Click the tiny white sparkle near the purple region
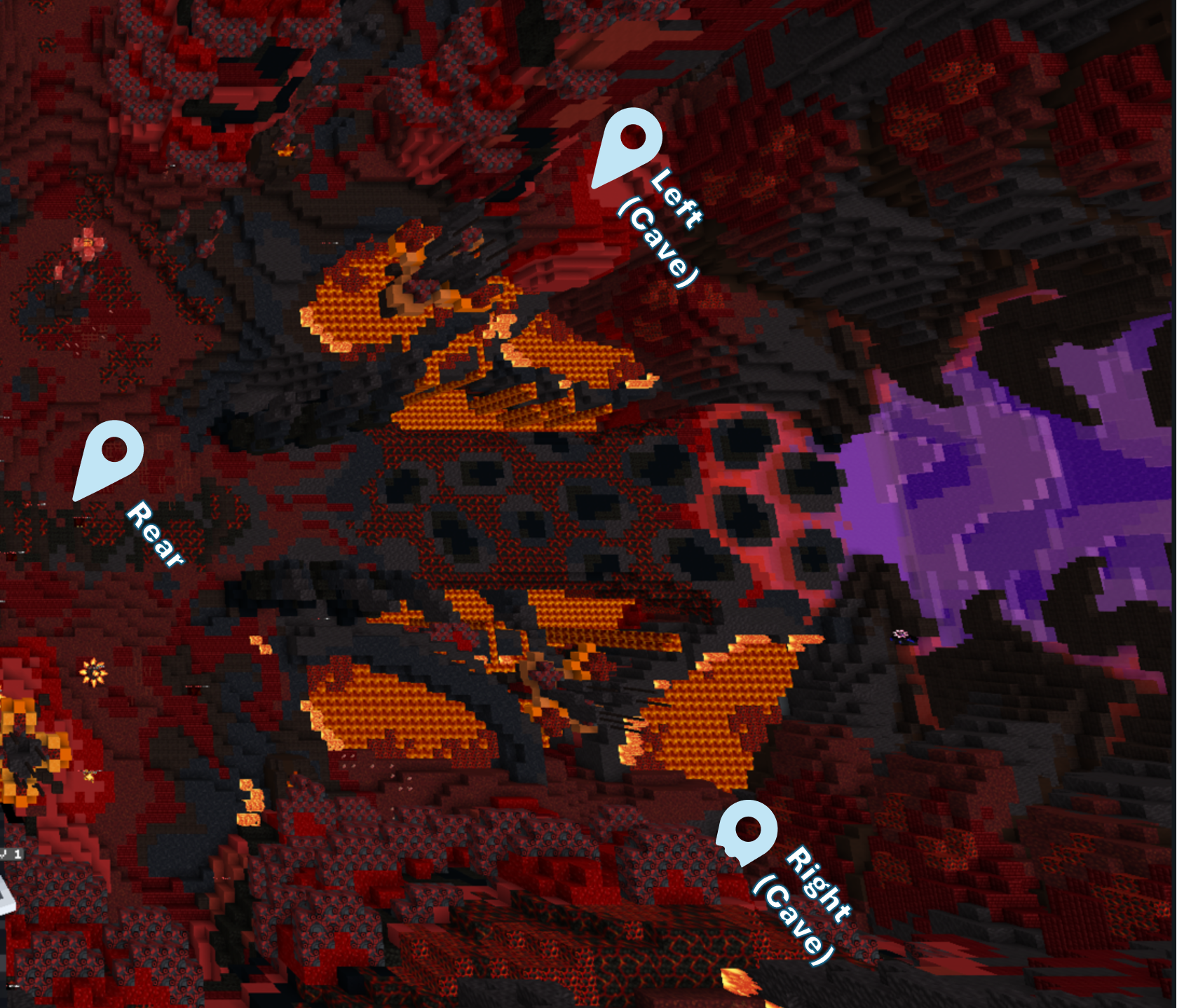The height and width of the screenshot is (1008, 1177). click(900, 633)
